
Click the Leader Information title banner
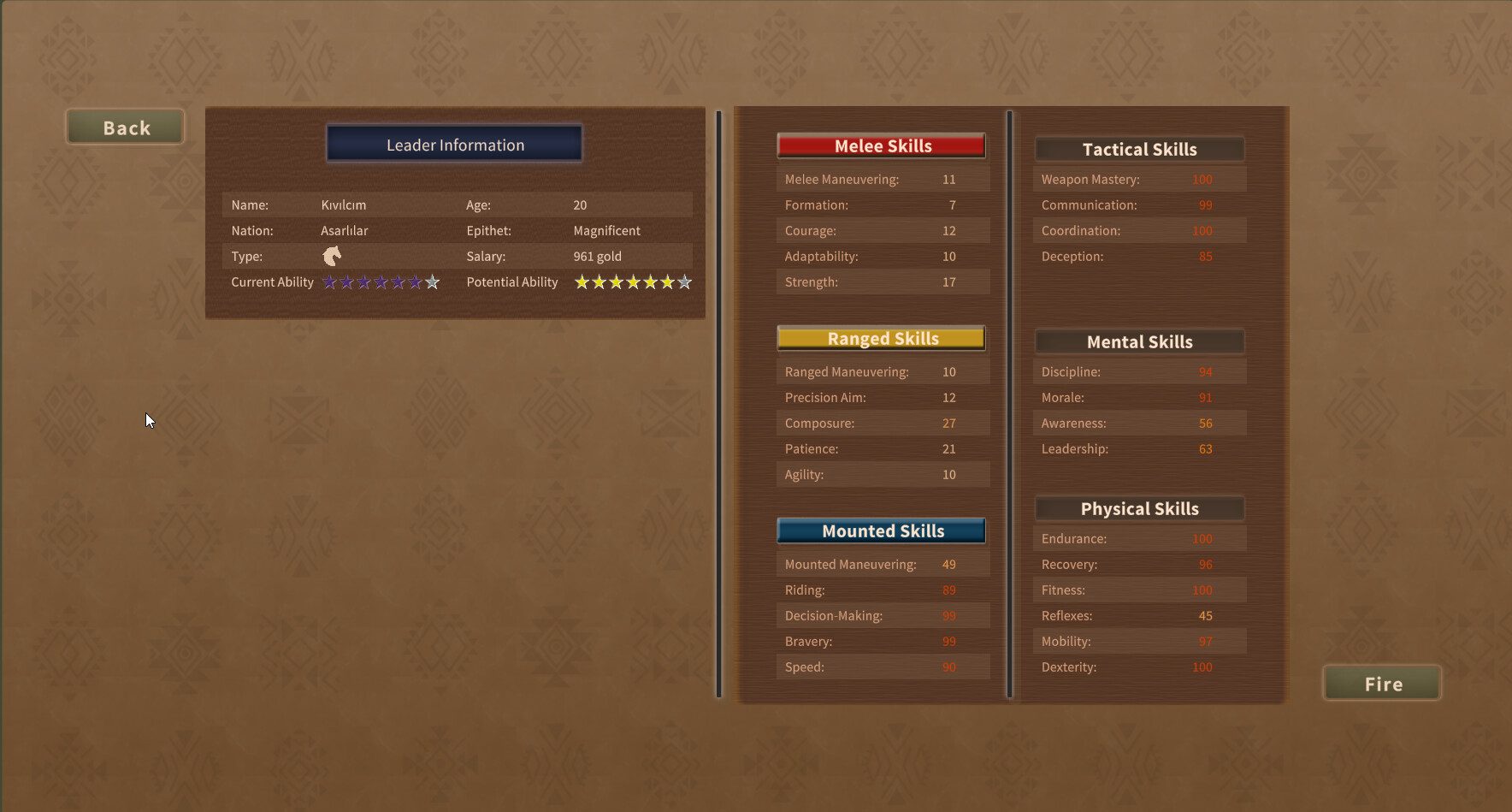454,144
